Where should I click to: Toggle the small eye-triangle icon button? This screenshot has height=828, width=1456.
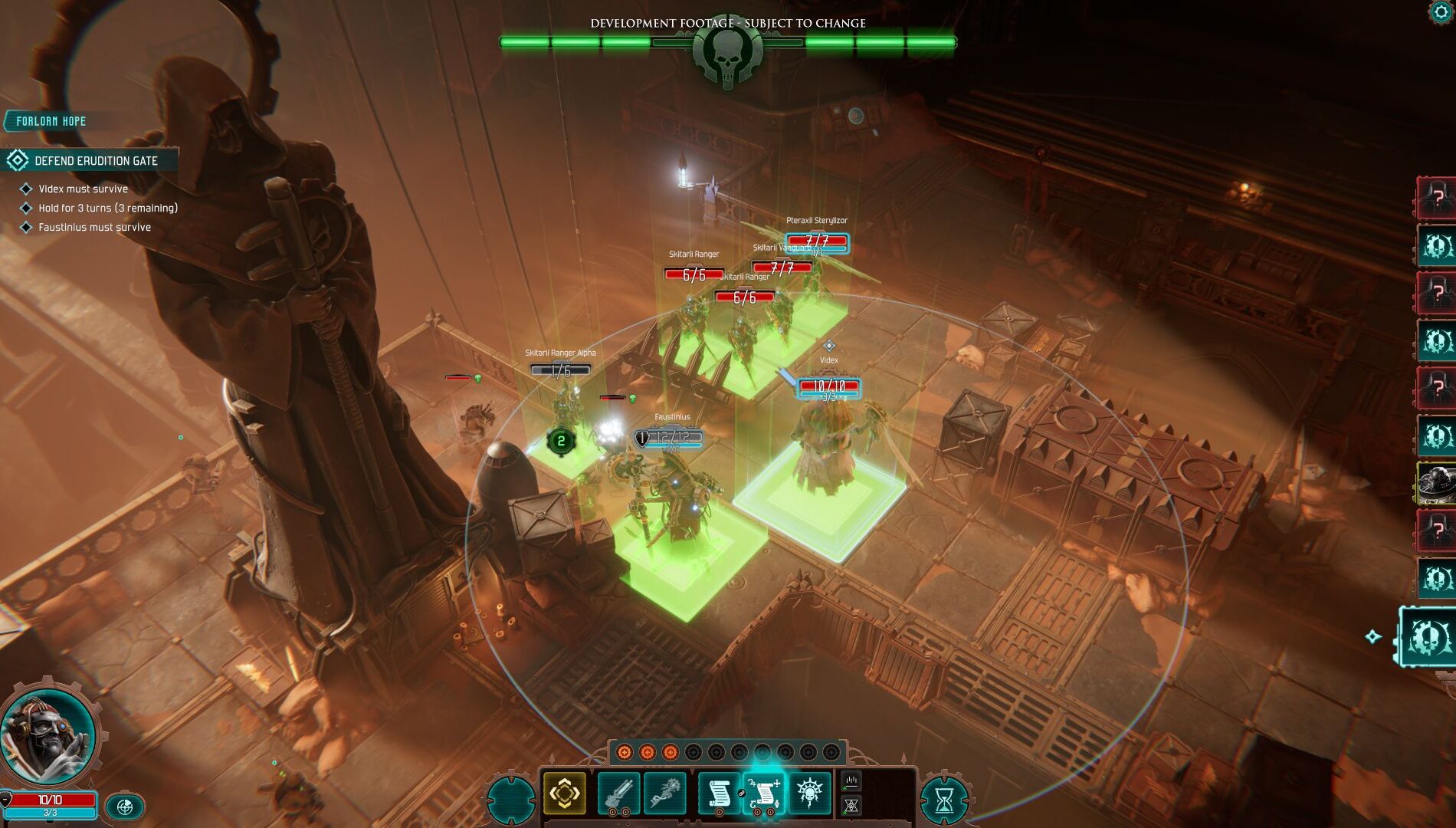(x=851, y=806)
